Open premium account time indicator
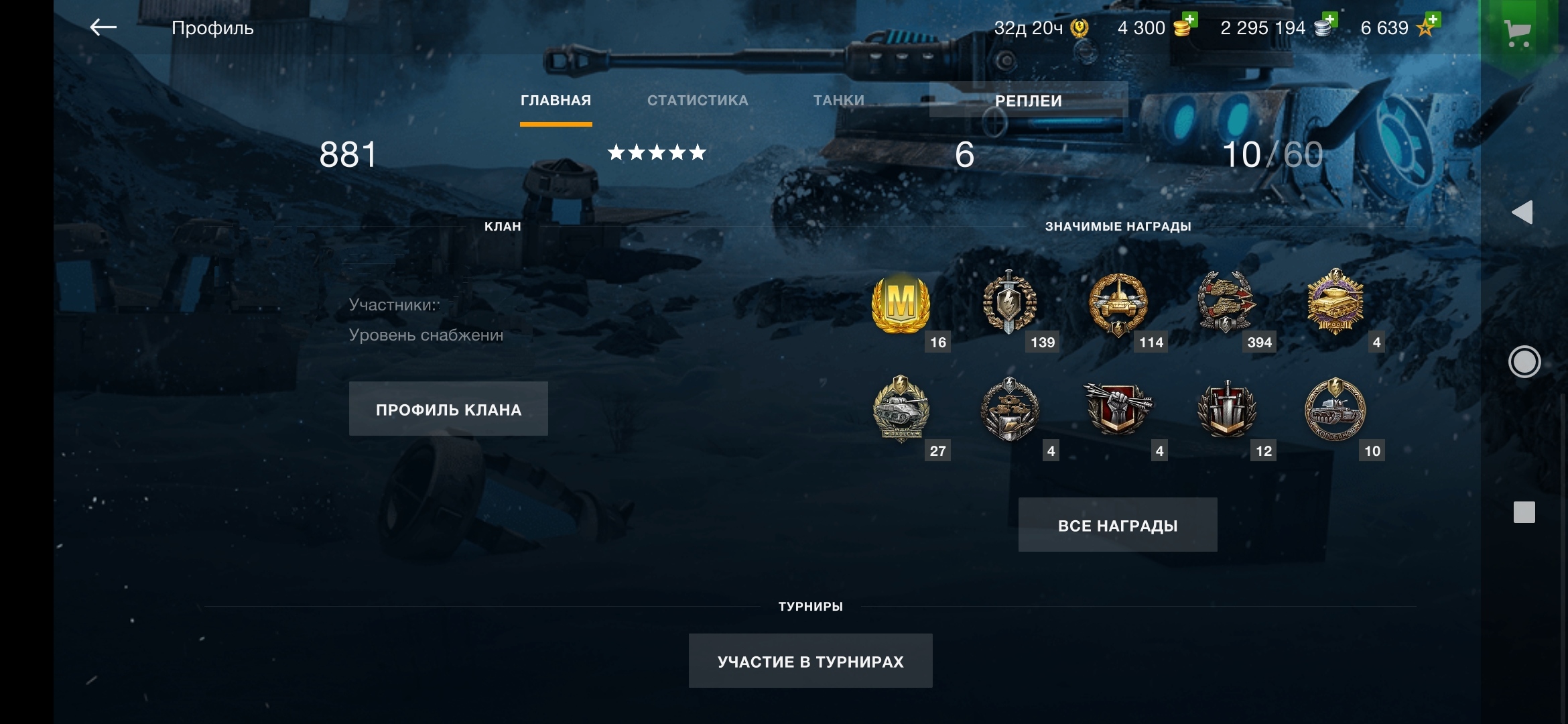Screen dimensions: 1568x724 [x=1041, y=28]
